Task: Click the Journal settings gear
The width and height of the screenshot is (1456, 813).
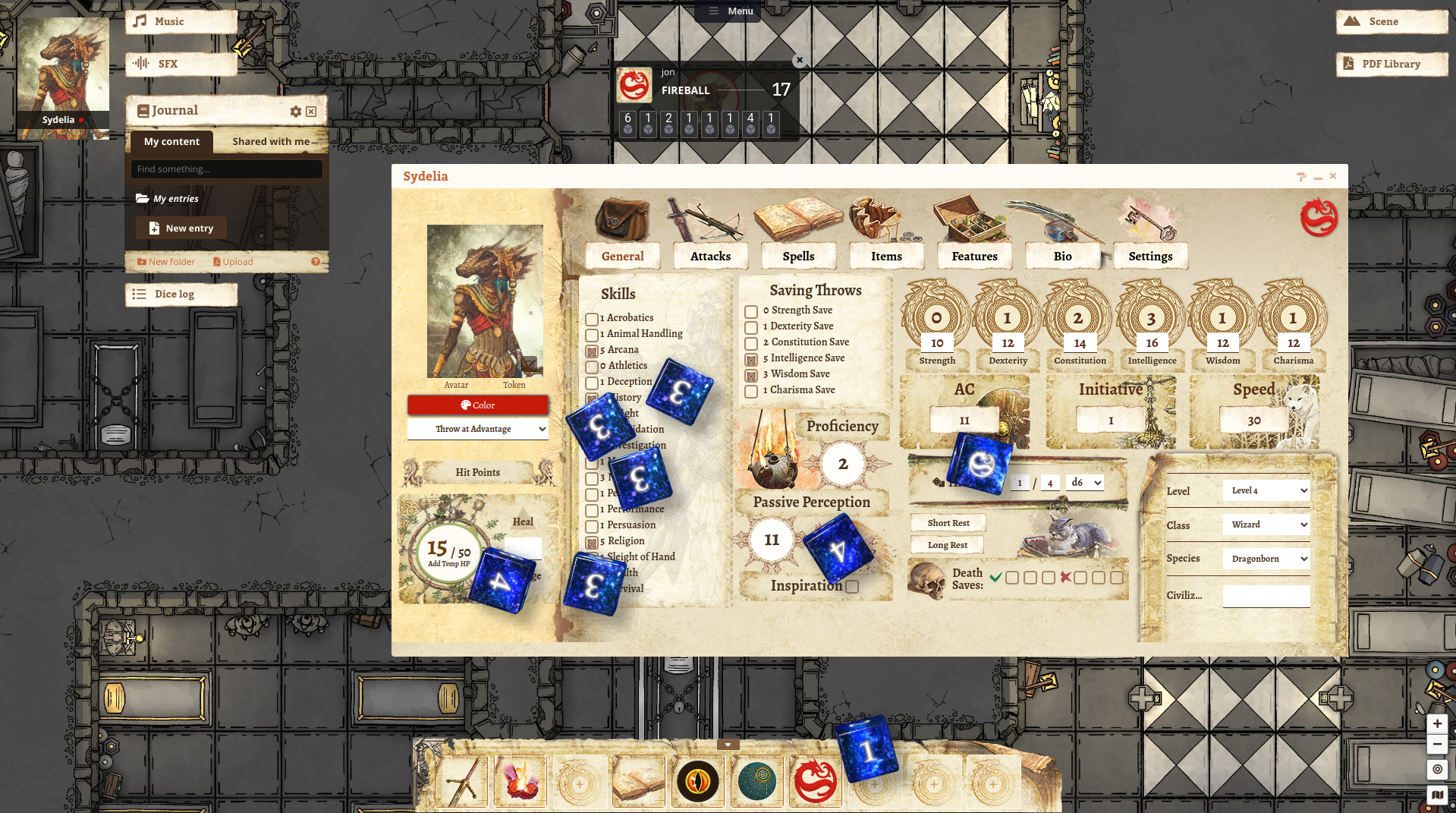Action: 295,111
